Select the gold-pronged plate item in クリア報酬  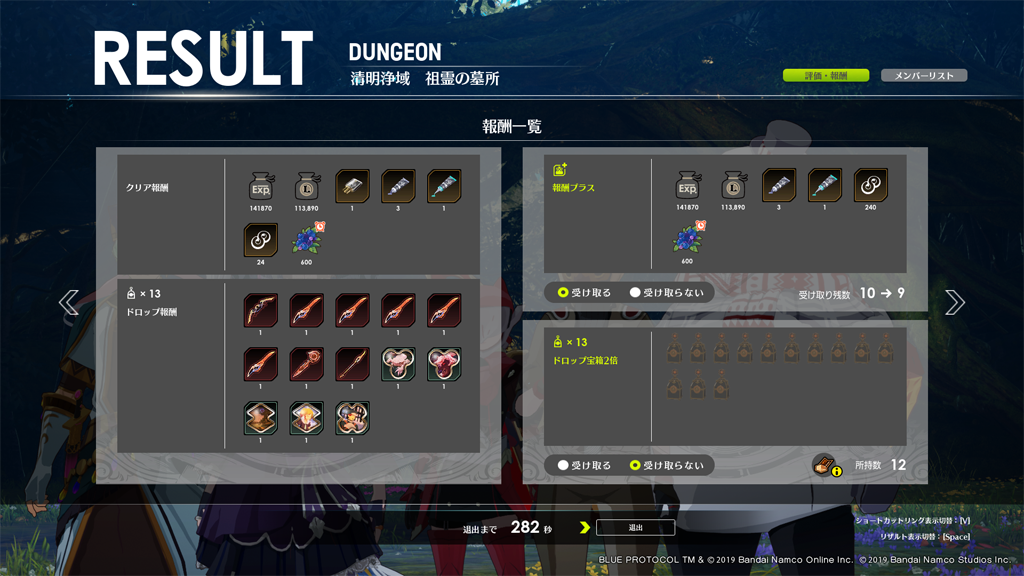click(352, 186)
